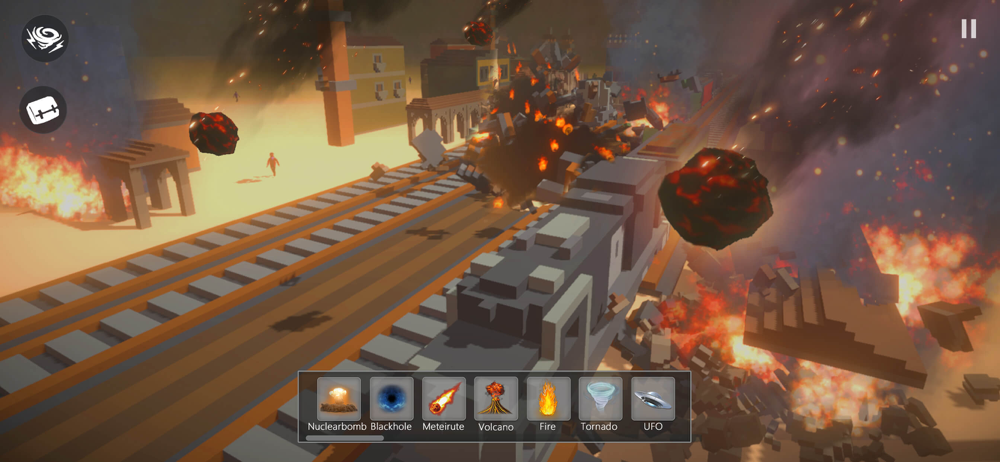The width and height of the screenshot is (1000, 462).
Task: Click the disaster toolbar scrollbar
Action: [345, 437]
